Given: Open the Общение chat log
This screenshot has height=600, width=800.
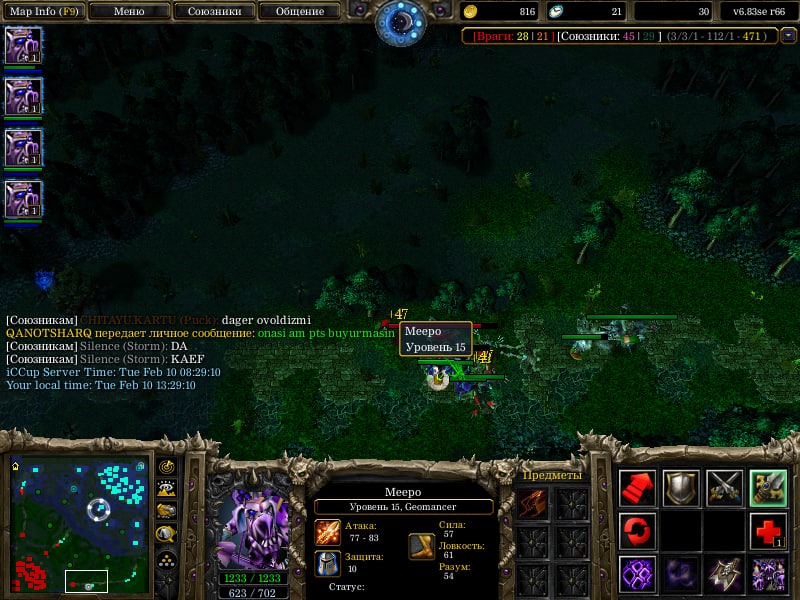Looking at the screenshot, I should click(x=300, y=12).
